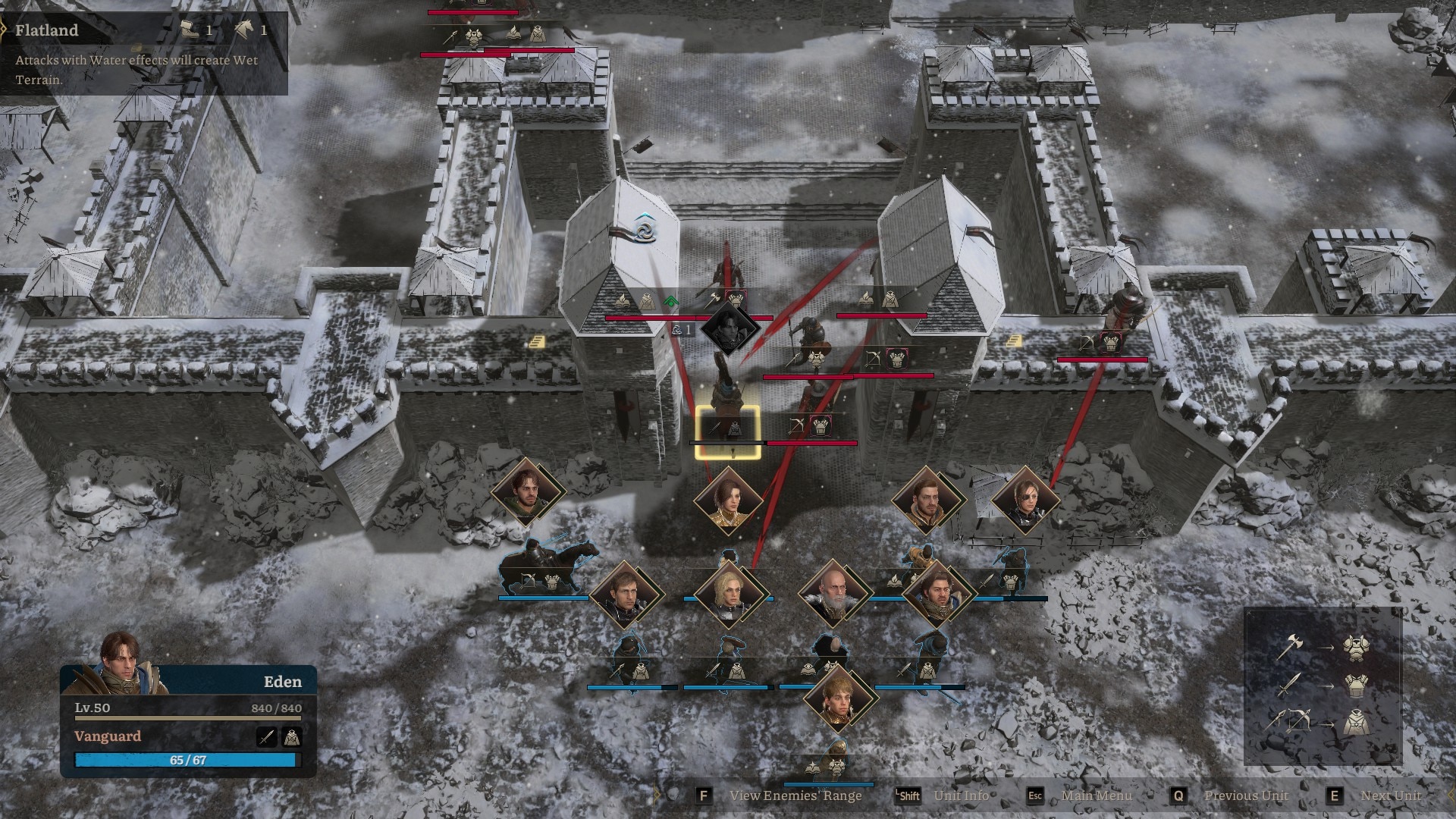Show Unit Info from the bottom bar

pos(961,795)
